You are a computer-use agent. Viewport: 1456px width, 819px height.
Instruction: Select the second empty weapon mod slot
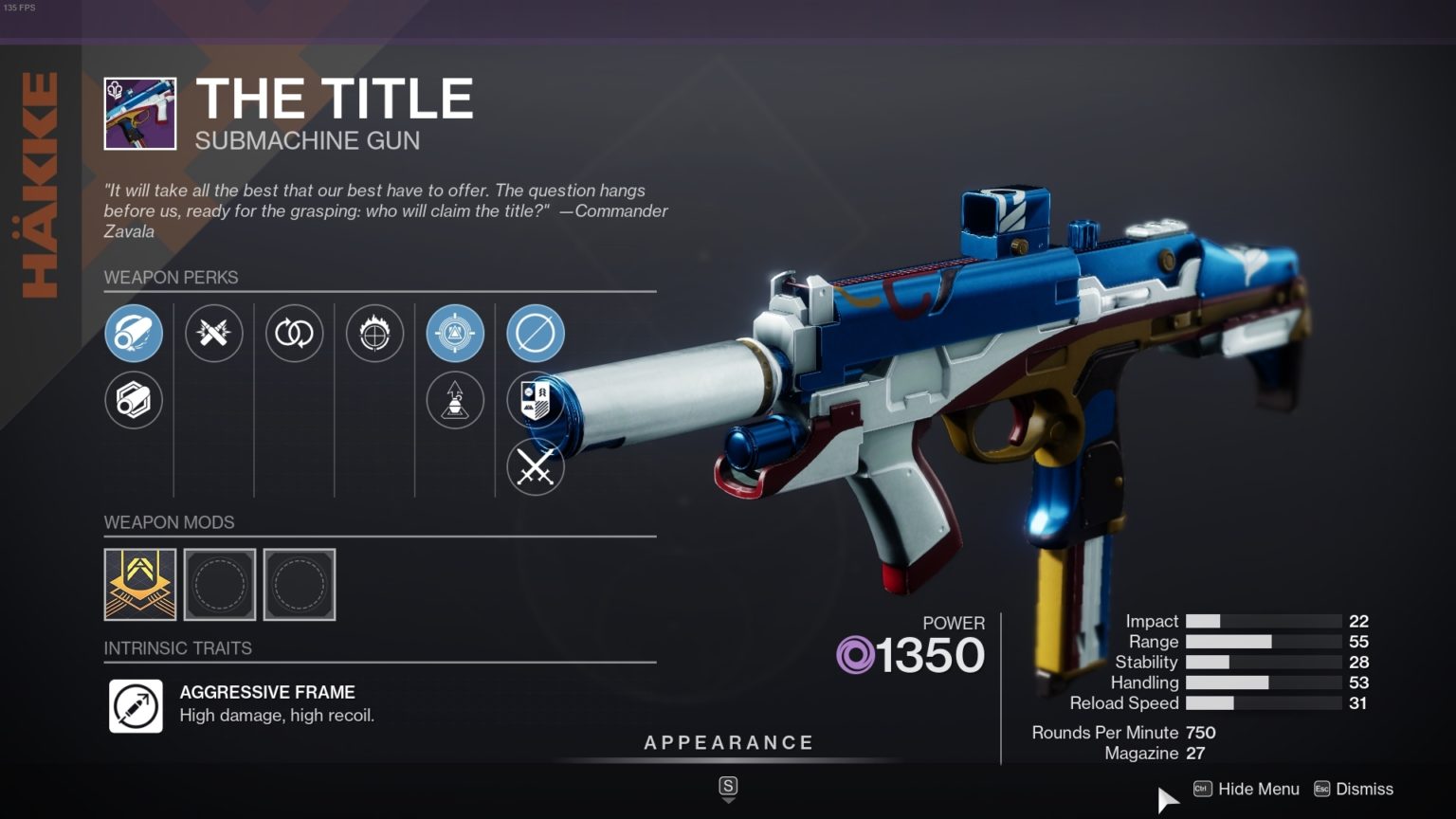coord(300,584)
